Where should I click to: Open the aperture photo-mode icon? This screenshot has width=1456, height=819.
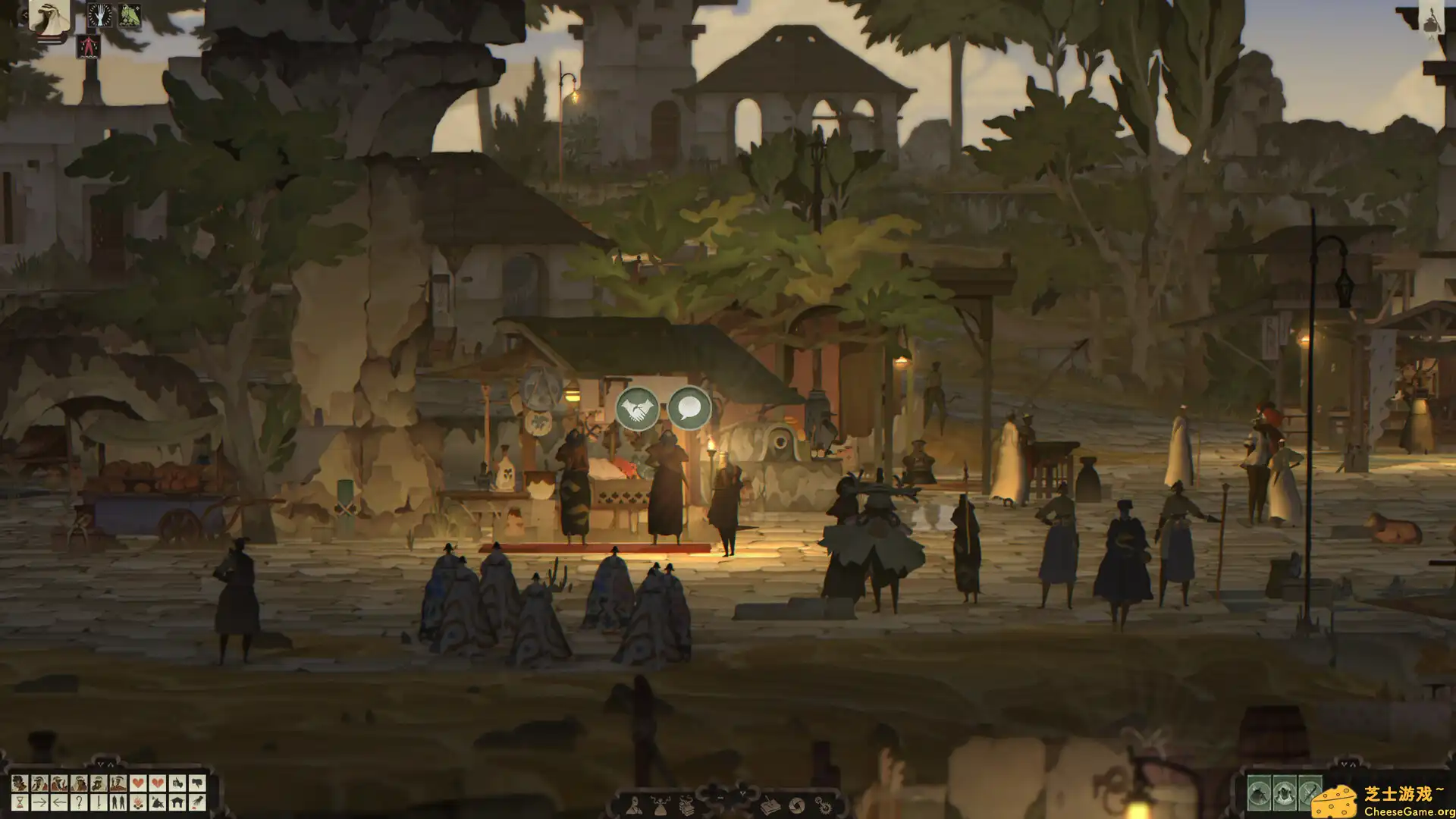(796, 806)
